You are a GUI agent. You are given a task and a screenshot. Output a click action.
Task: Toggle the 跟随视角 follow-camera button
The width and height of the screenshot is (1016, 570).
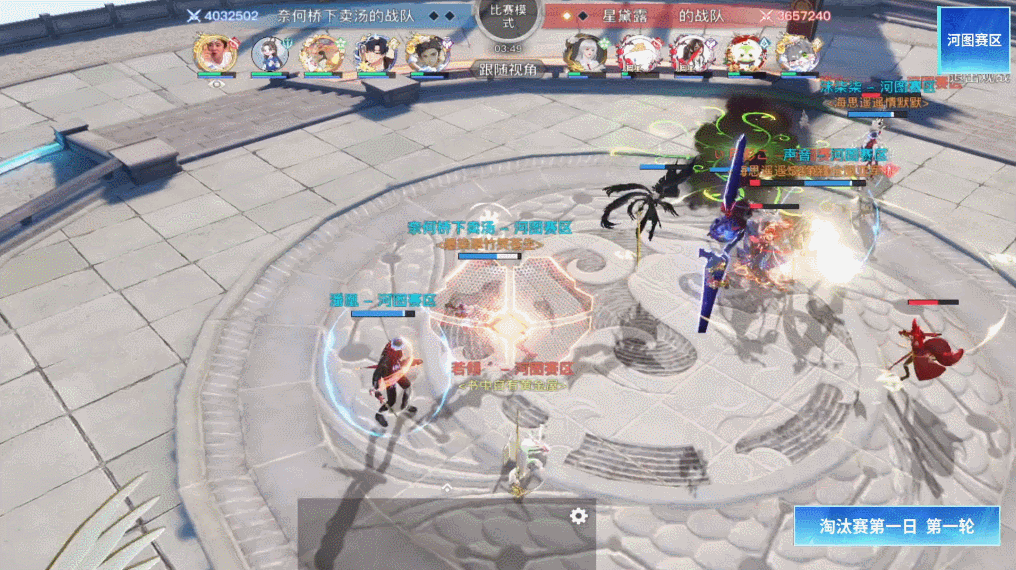tap(507, 69)
